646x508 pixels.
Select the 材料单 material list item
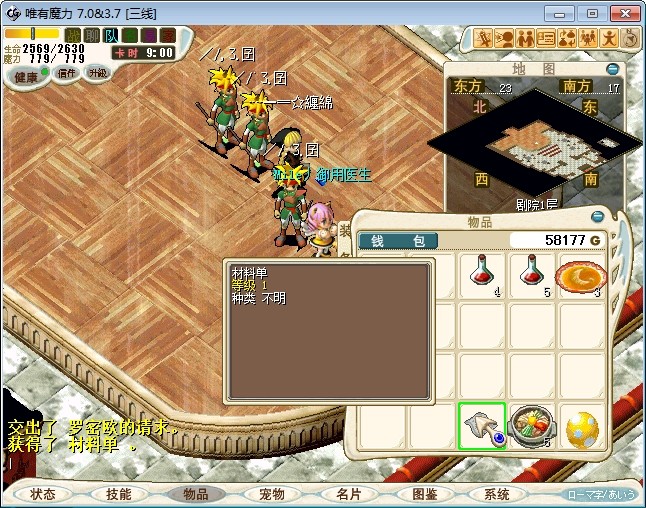click(x=483, y=425)
